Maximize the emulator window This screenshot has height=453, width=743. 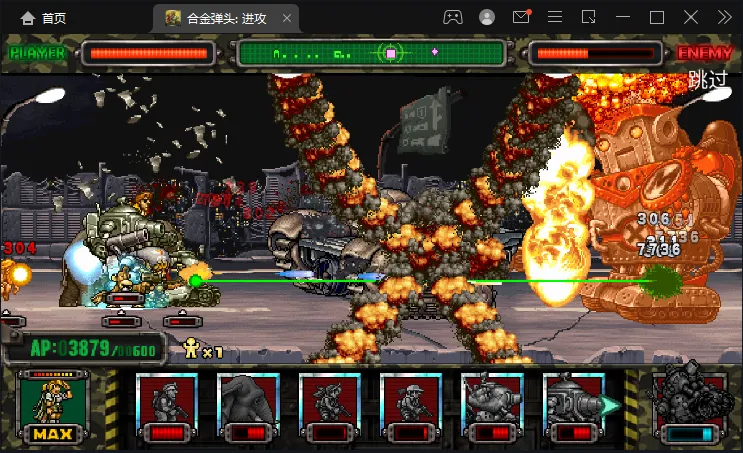657,17
